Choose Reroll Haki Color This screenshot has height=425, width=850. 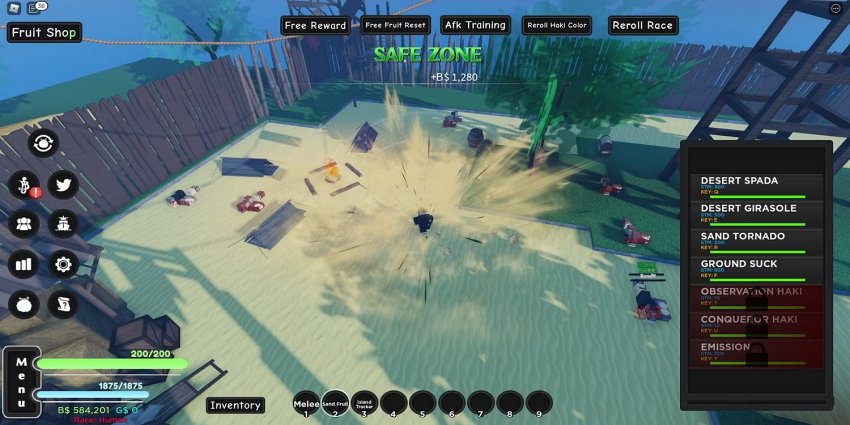(556, 25)
